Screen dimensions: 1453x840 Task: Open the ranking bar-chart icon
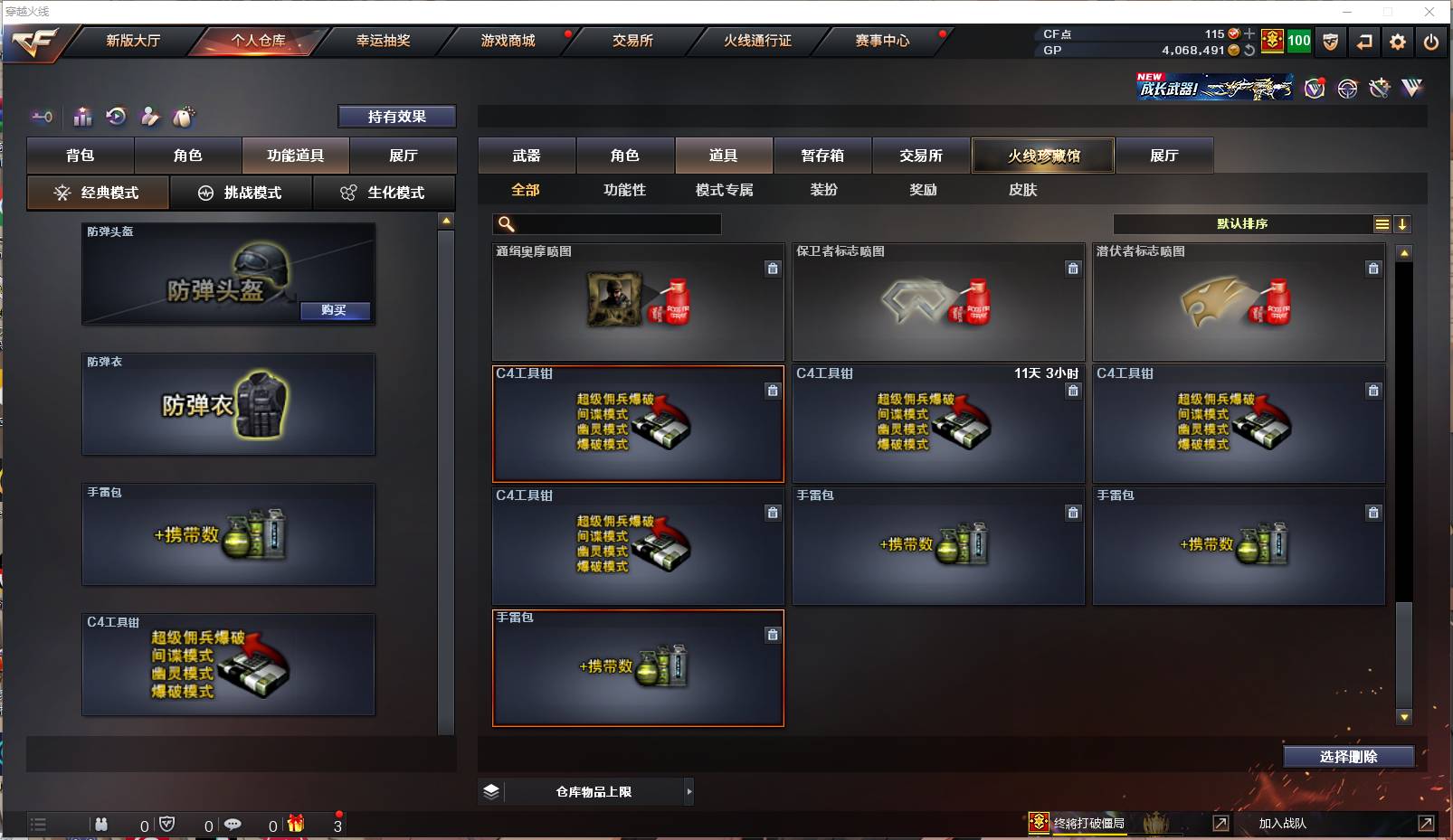[x=82, y=117]
